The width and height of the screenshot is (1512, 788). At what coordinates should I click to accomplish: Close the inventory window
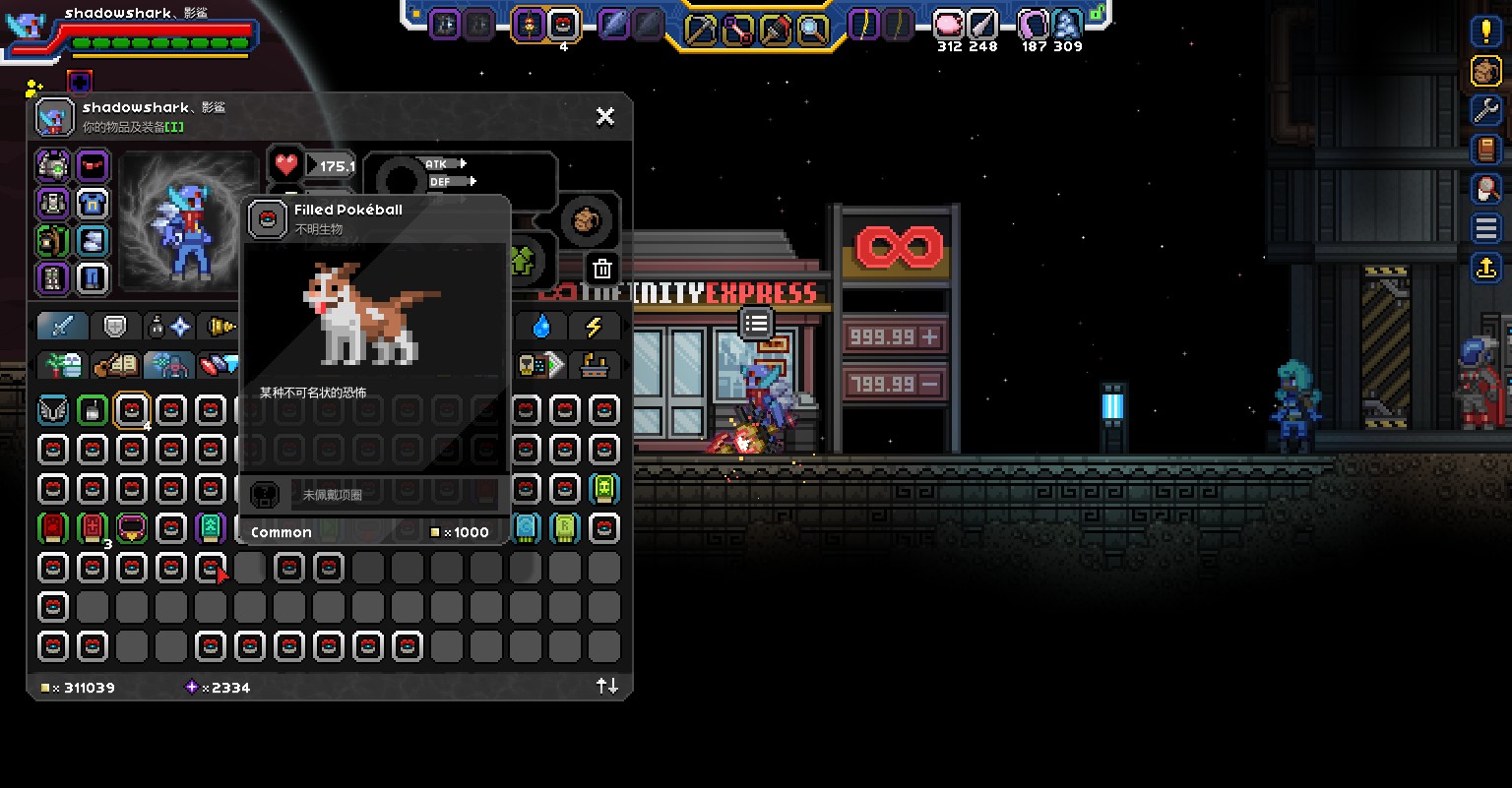coord(605,116)
